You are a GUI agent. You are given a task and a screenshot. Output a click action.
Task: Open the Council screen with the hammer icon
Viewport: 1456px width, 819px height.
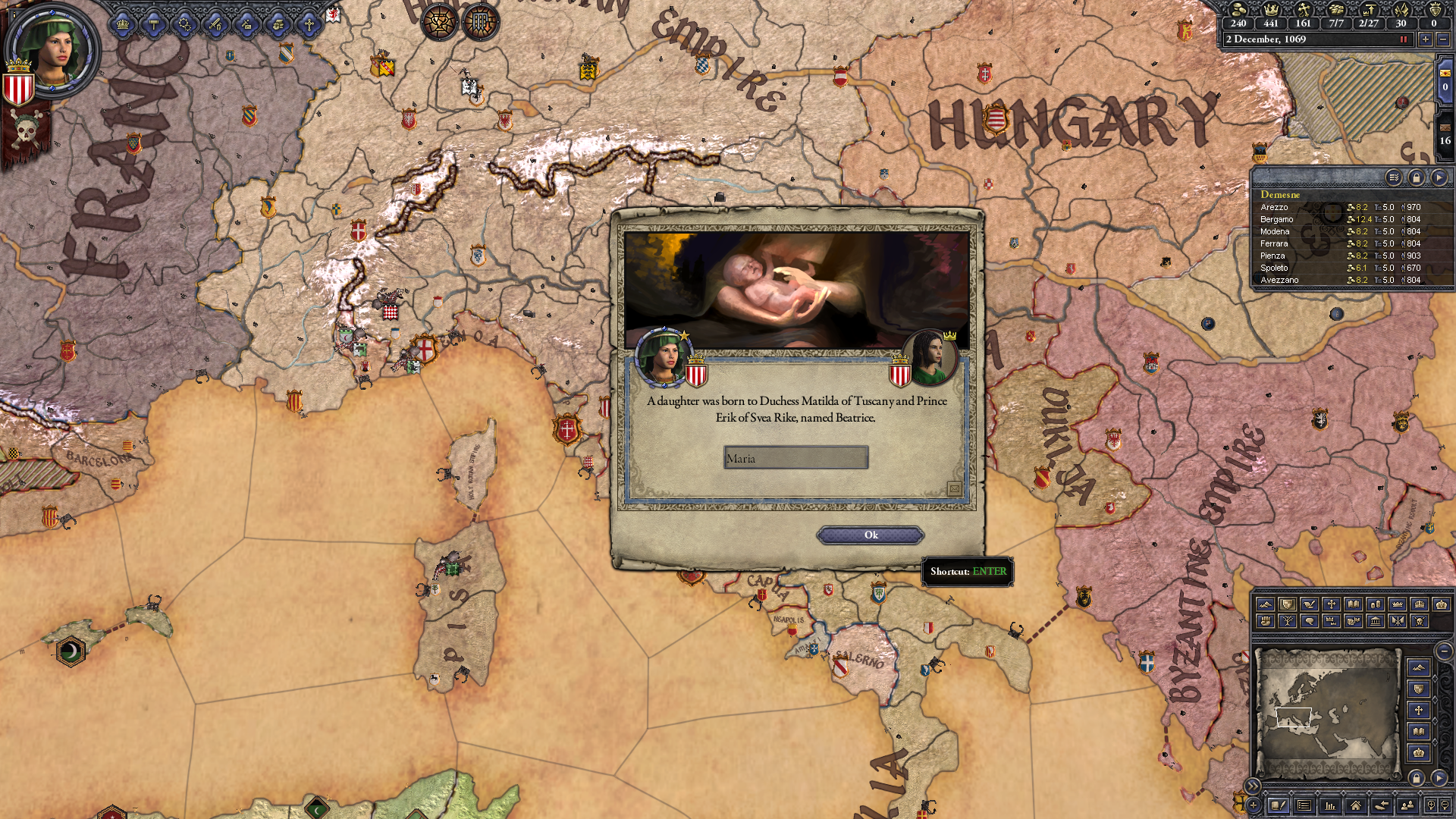[154, 27]
